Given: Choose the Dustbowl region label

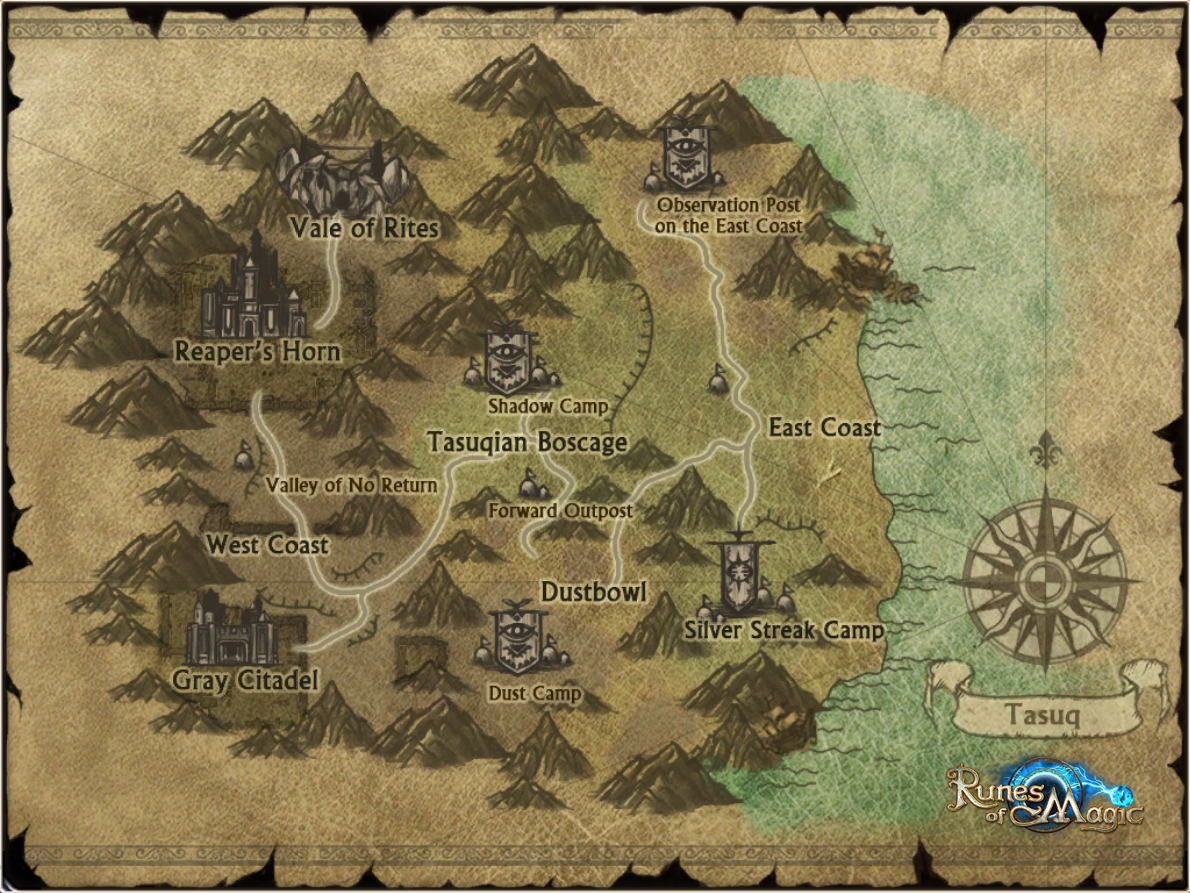Looking at the screenshot, I should tap(594, 592).
